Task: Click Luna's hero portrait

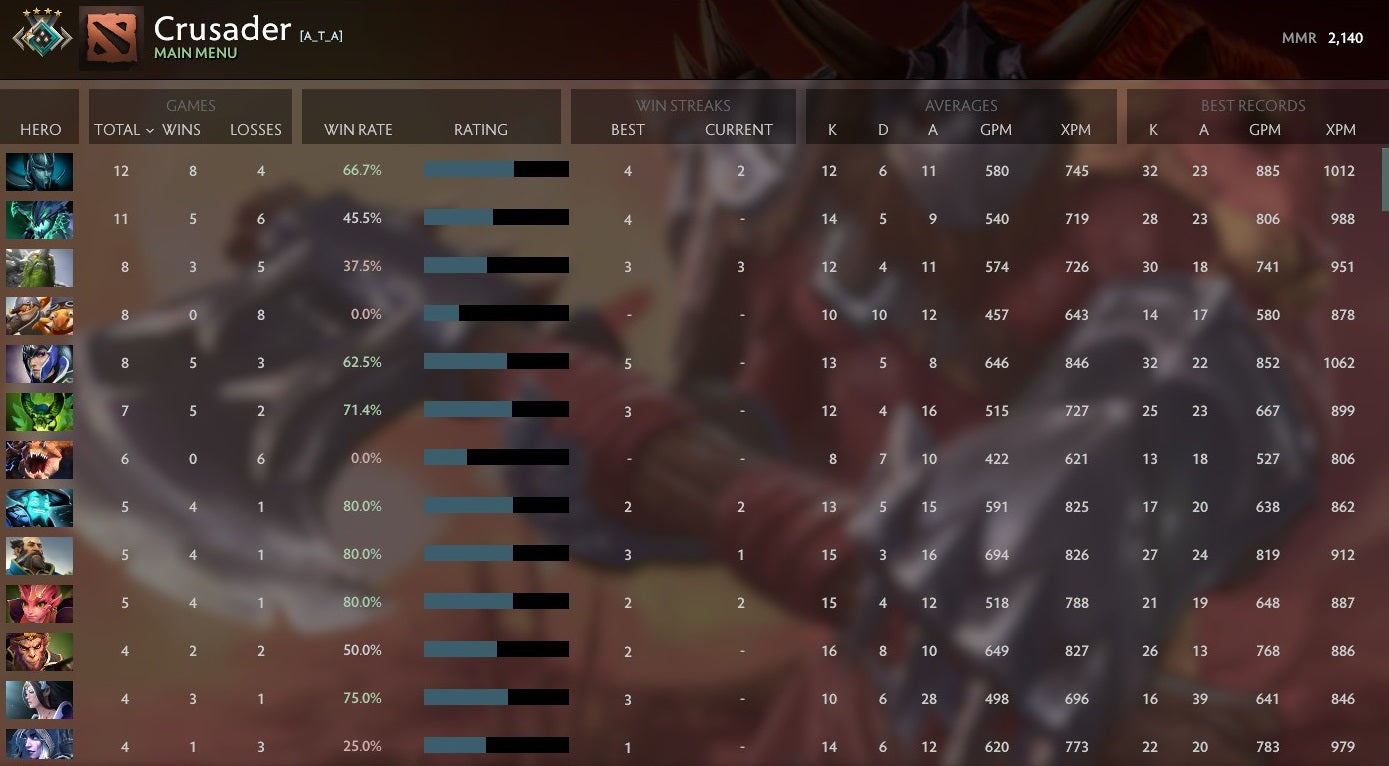Action: pyautogui.click(x=39, y=364)
